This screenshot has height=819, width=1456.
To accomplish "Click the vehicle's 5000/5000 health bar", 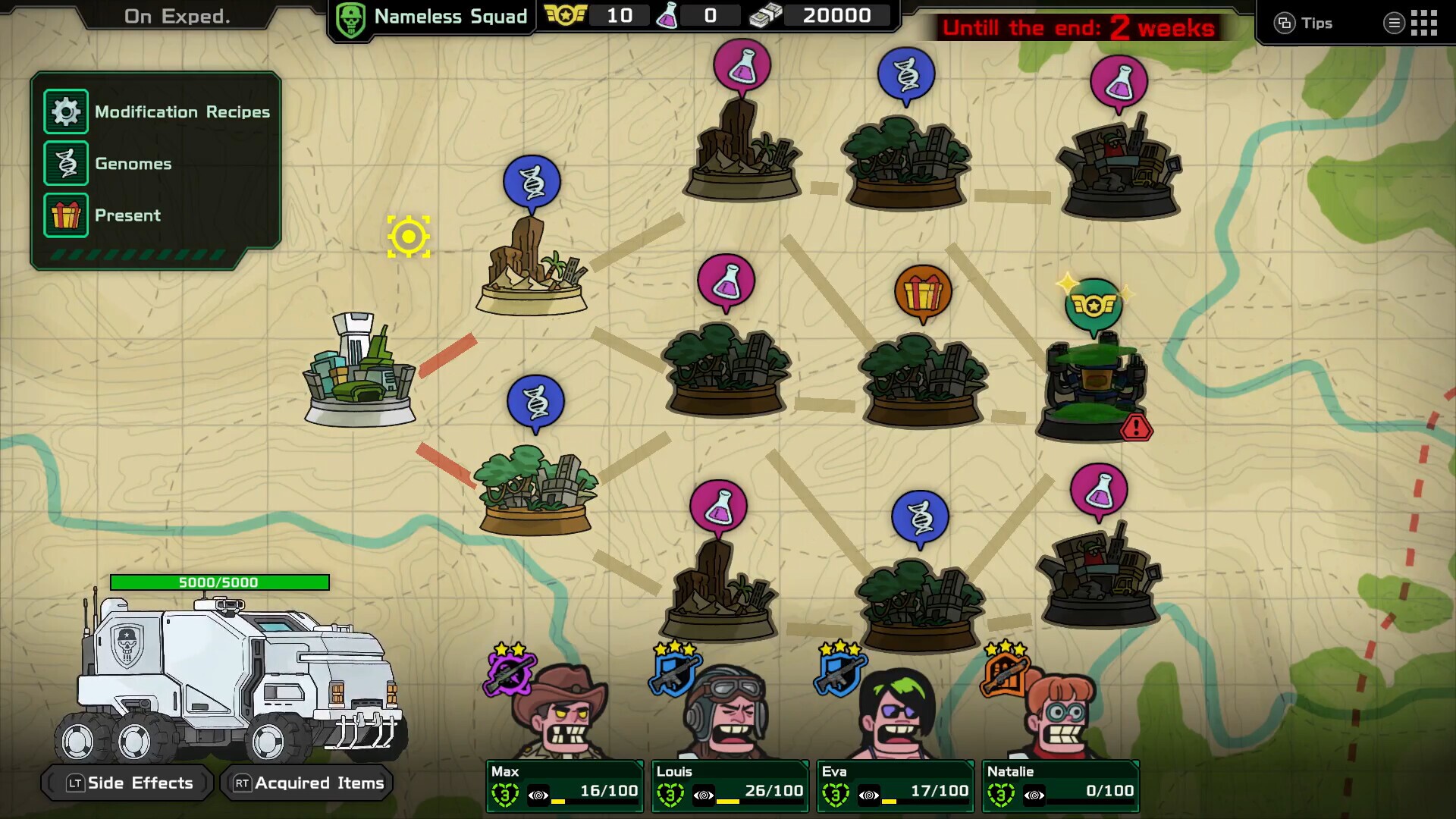I will tap(220, 582).
